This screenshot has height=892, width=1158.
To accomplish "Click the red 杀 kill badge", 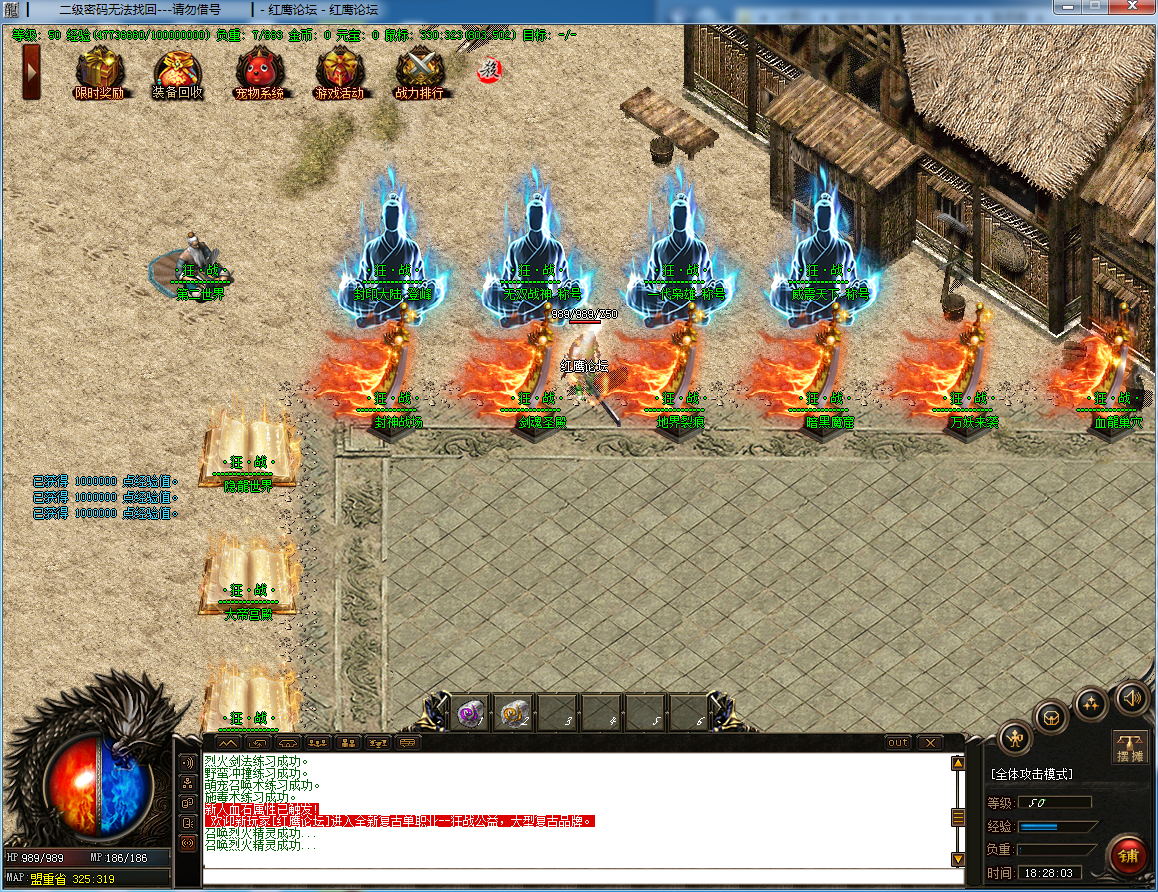I will (489, 69).
